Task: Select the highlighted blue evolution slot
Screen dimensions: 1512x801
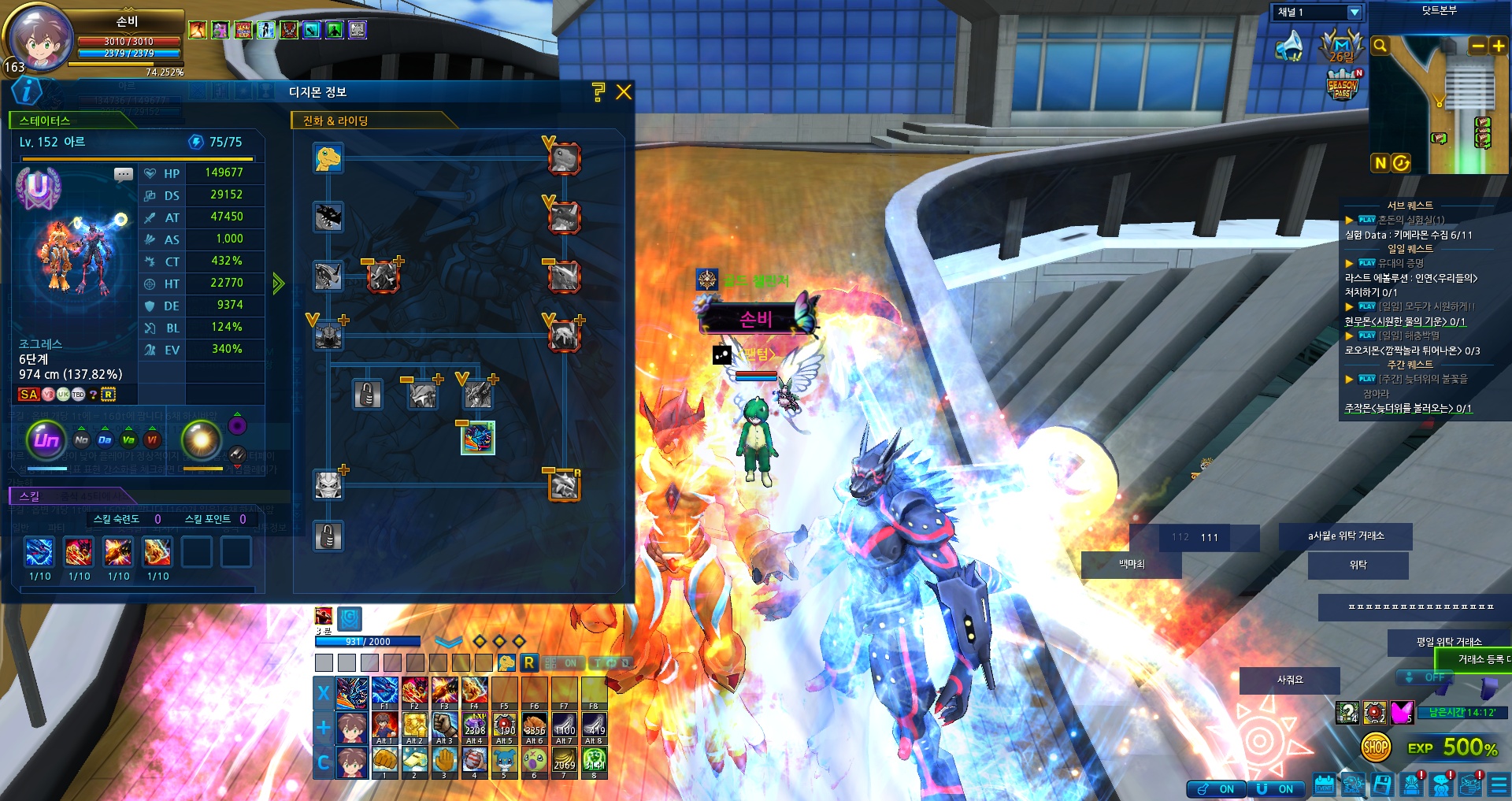Action: pyautogui.click(x=478, y=438)
